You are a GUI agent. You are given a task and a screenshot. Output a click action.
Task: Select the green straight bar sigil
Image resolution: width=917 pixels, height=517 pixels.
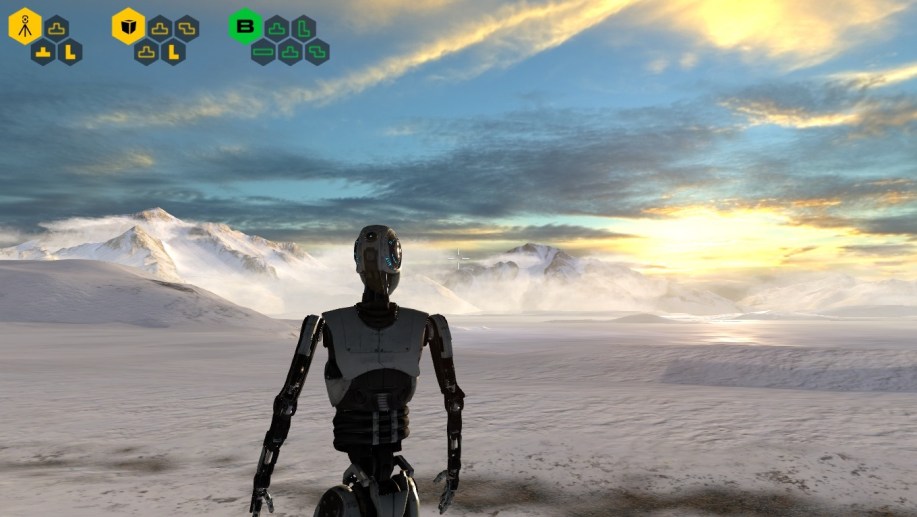click(263, 51)
